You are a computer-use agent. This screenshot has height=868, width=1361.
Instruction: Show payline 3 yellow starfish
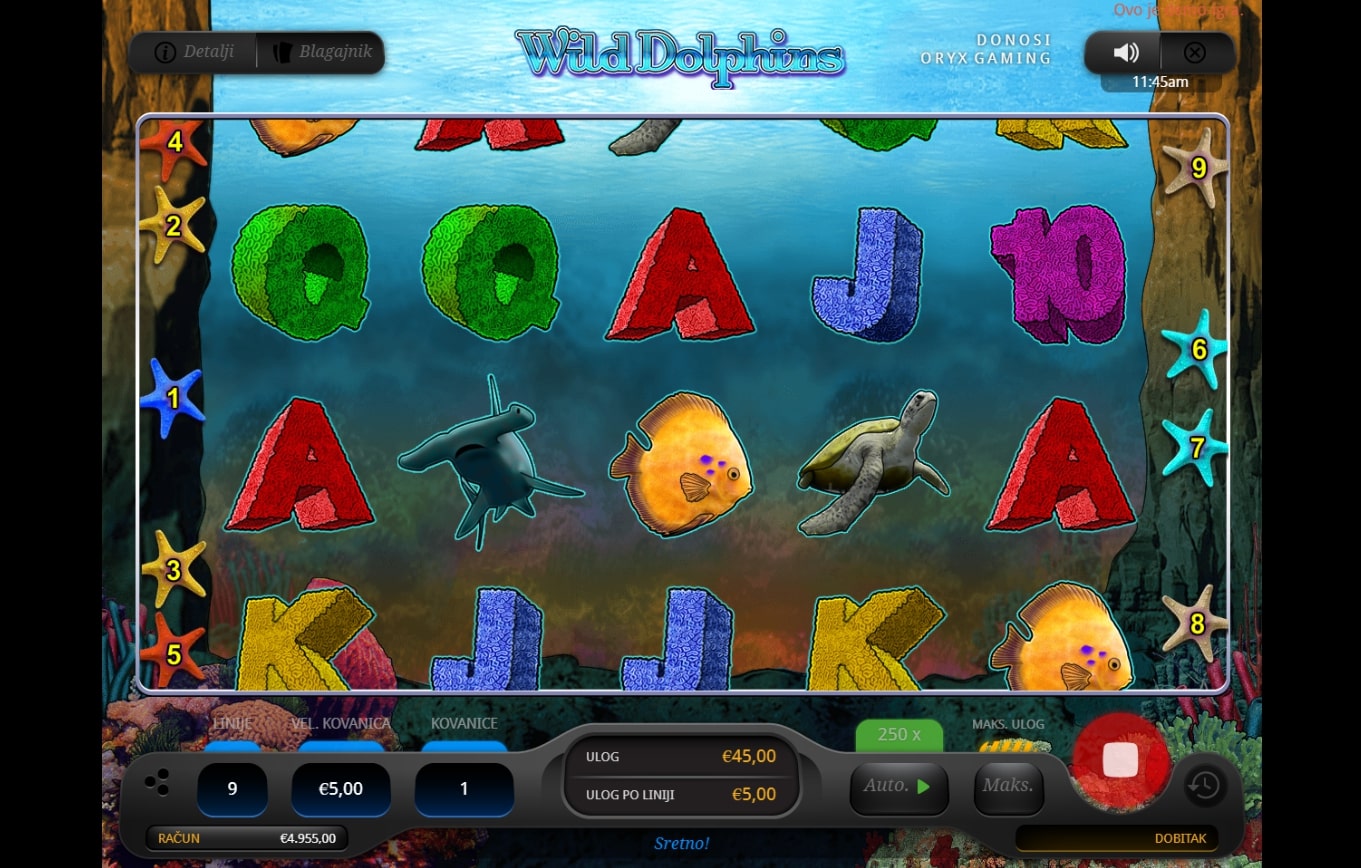tap(173, 570)
